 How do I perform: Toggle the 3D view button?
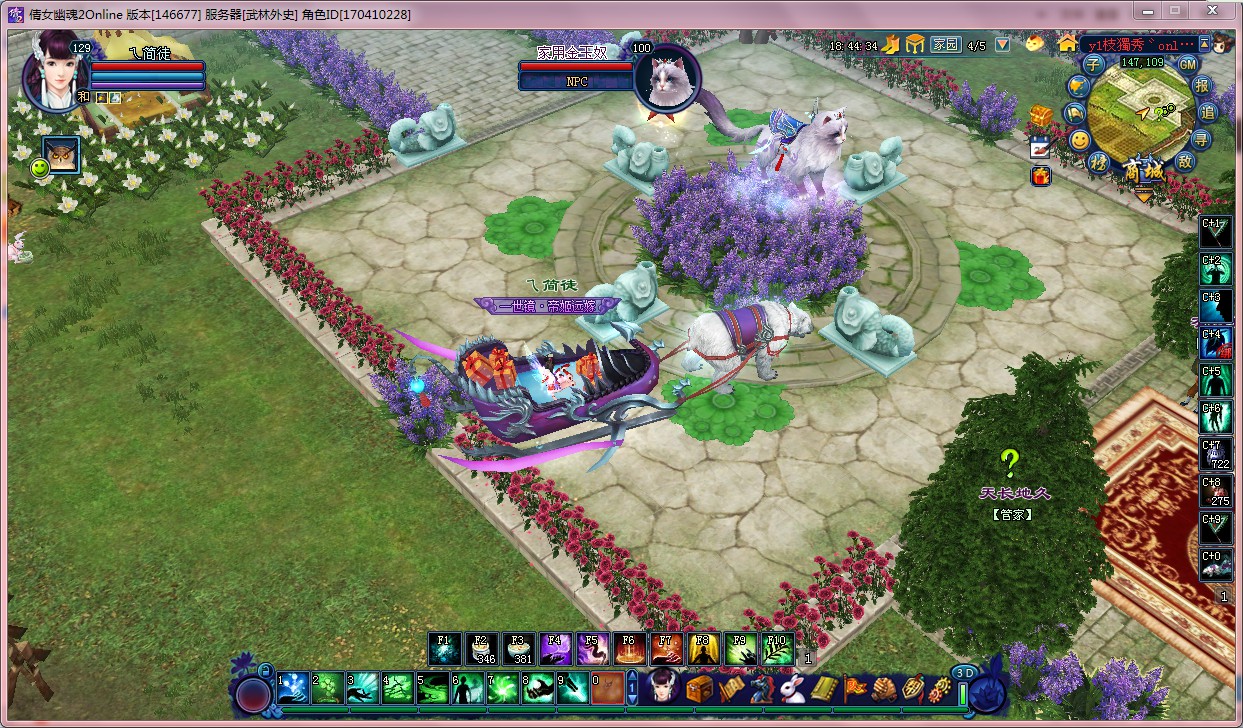[963, 673]
